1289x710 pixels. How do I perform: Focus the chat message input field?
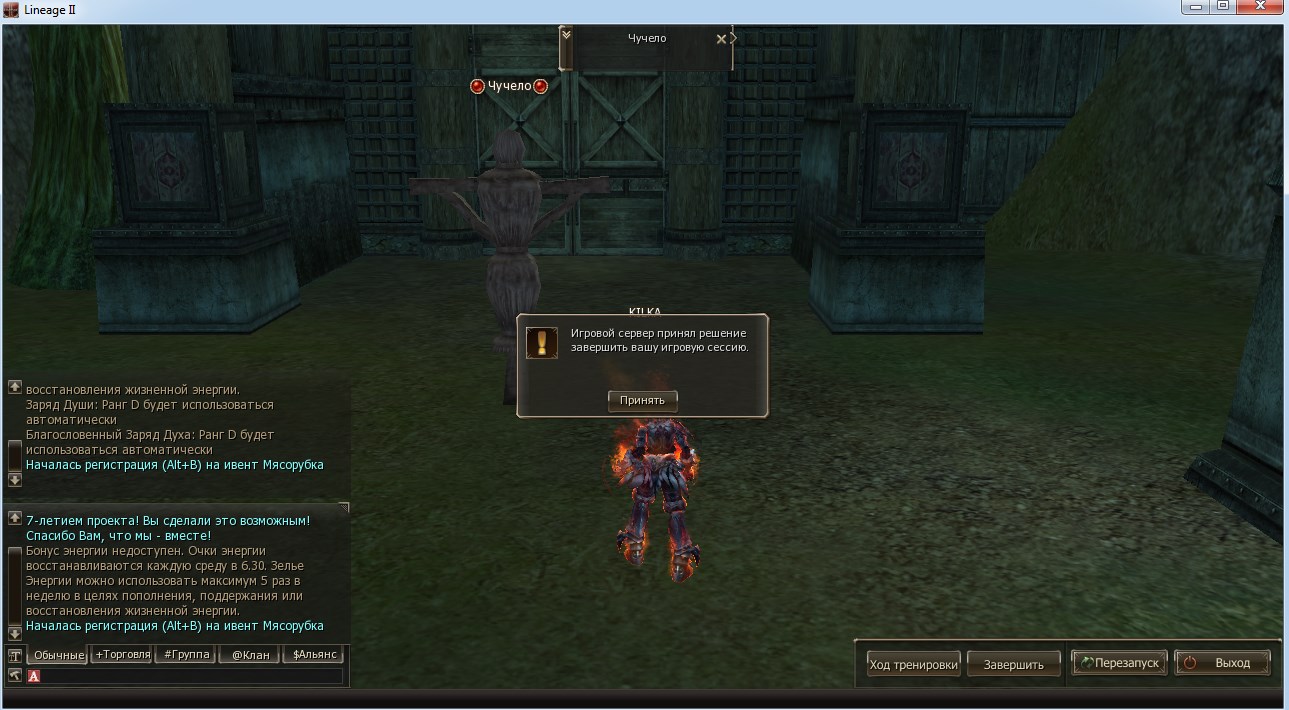click(190, 676)
